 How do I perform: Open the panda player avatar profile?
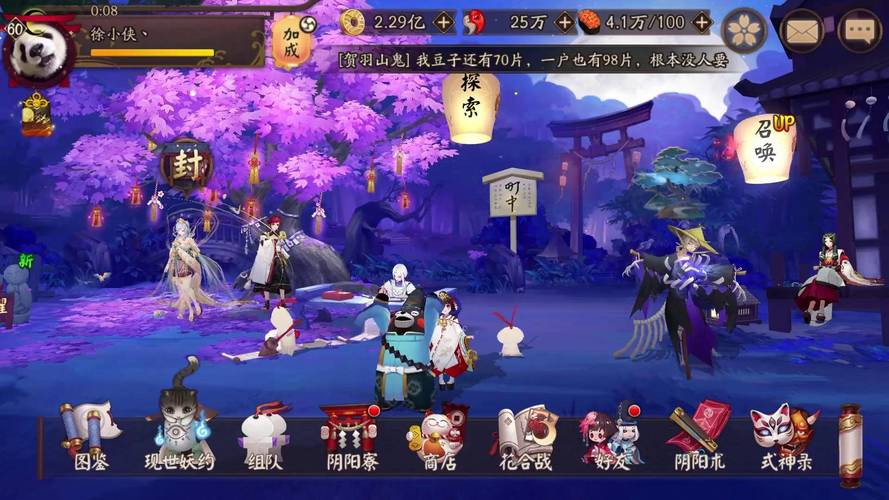coord(40,48)
